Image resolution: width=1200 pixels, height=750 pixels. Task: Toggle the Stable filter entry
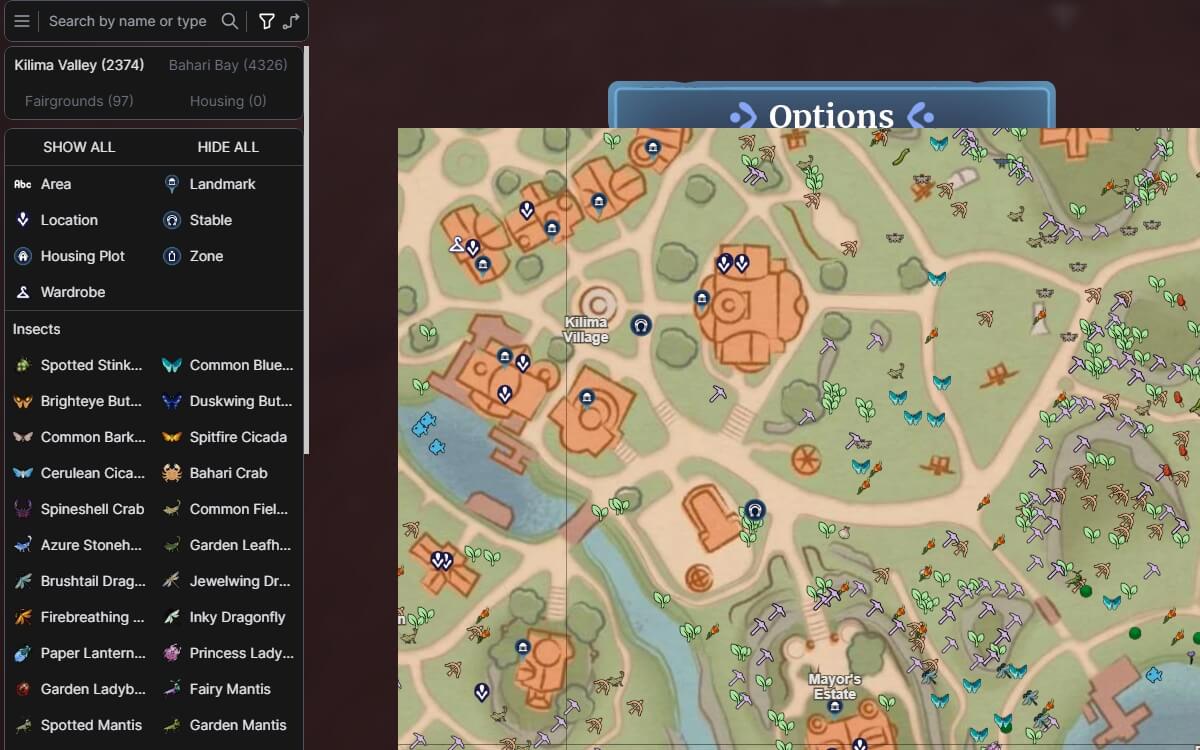click(210, 220)
